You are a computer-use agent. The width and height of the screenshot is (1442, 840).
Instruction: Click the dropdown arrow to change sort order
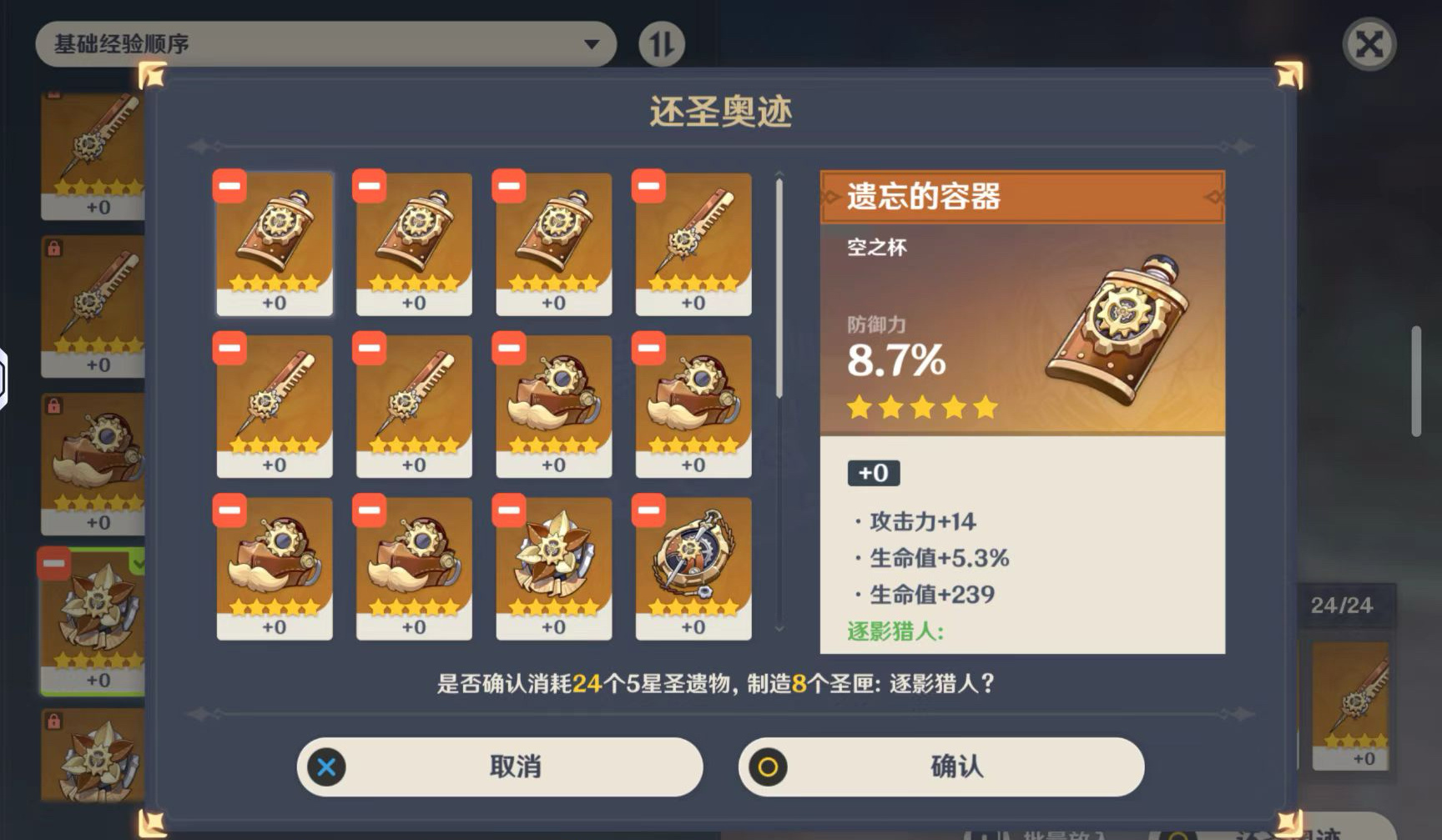[x=593, y=43]
